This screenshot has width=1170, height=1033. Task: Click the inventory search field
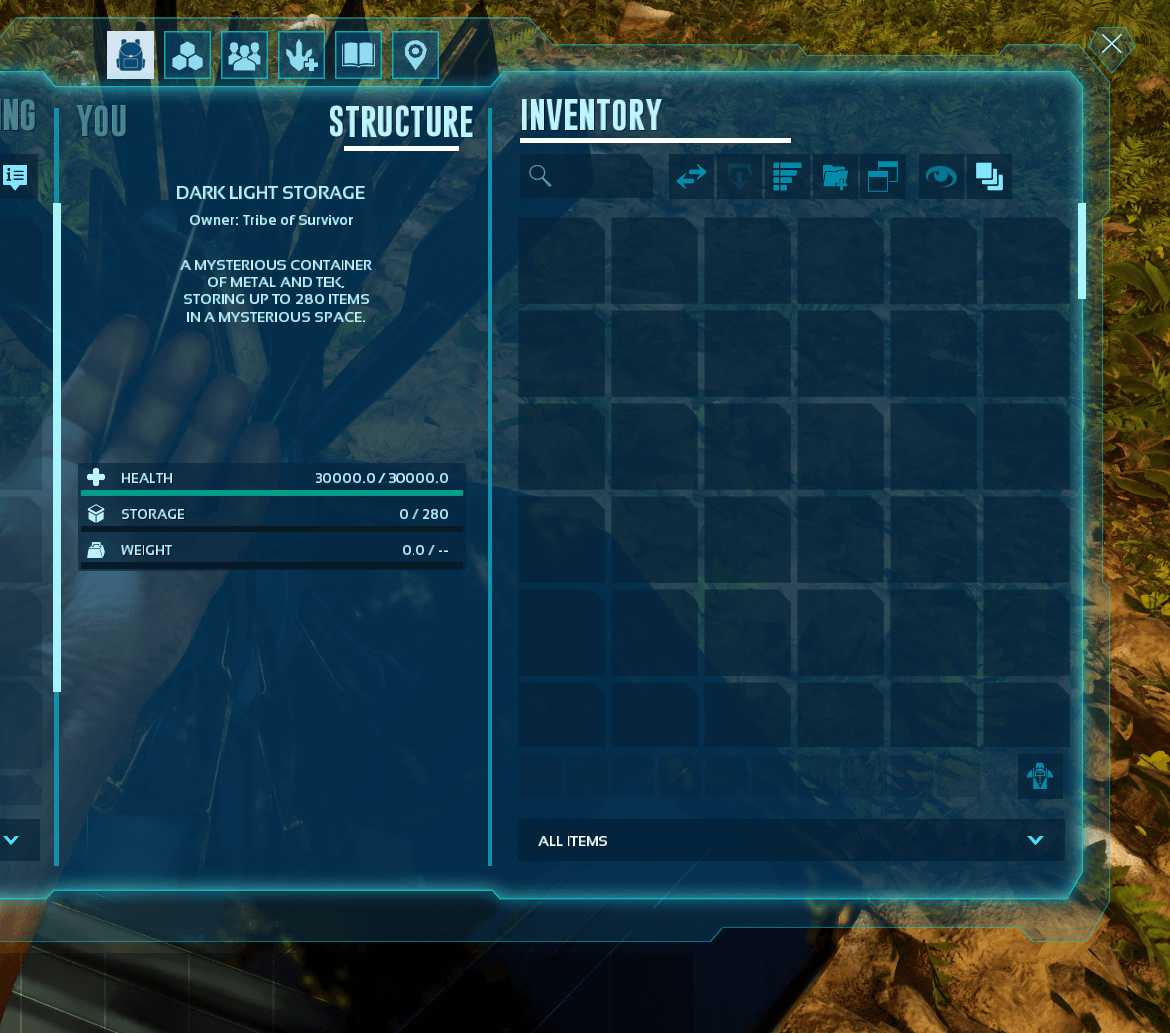tap(587, 177)
